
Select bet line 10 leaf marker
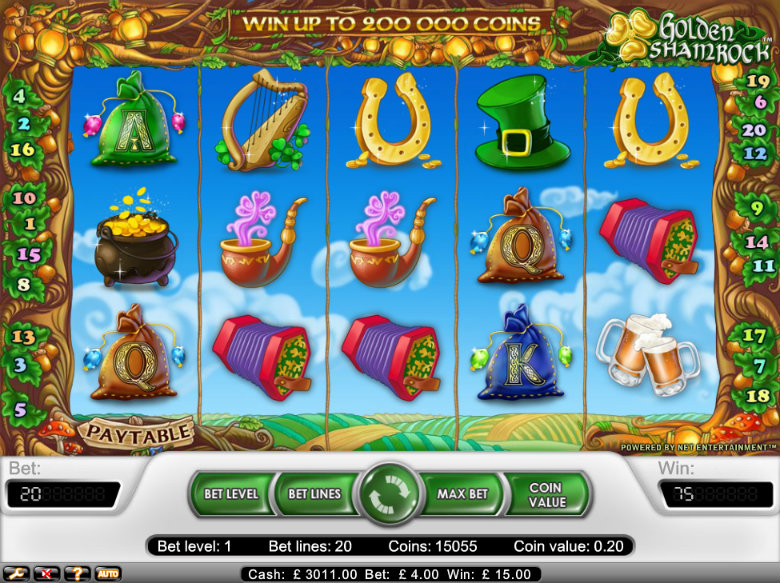click(x=23, y=198)
